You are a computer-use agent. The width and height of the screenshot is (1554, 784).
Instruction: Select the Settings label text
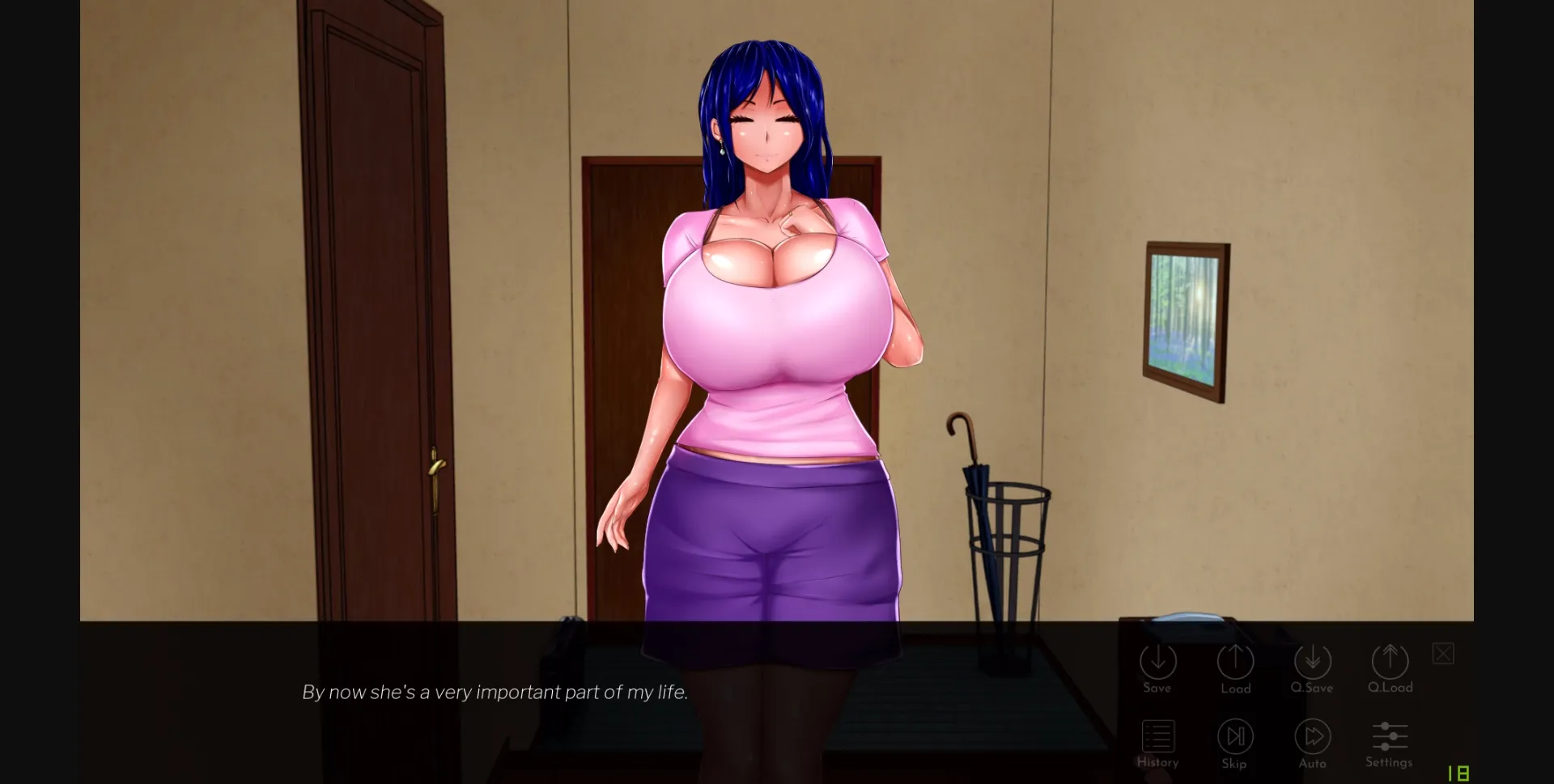click(x=1389, y=761)
